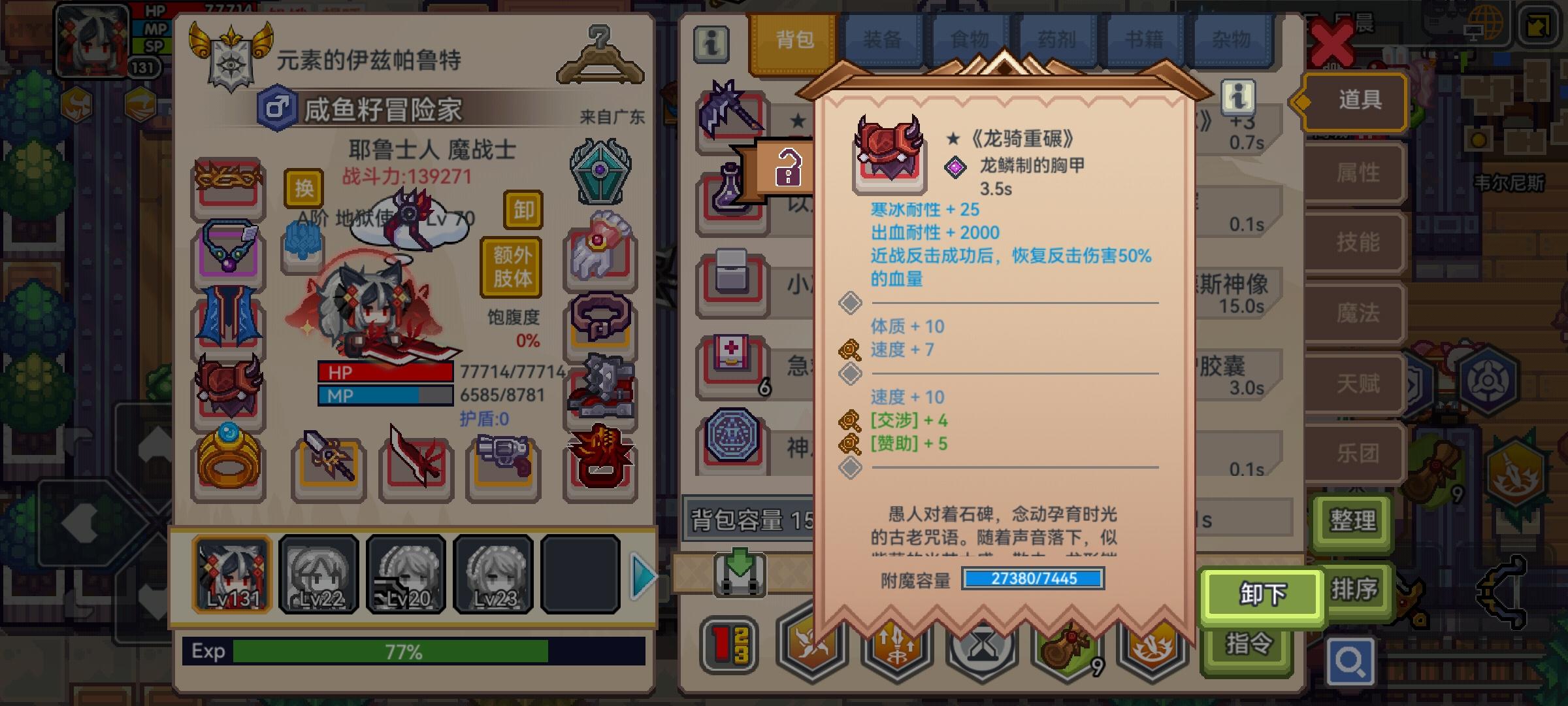Click the enchant capacity progress bar
Screen dimensions: 1568x706
click(x=1032, y=579)
